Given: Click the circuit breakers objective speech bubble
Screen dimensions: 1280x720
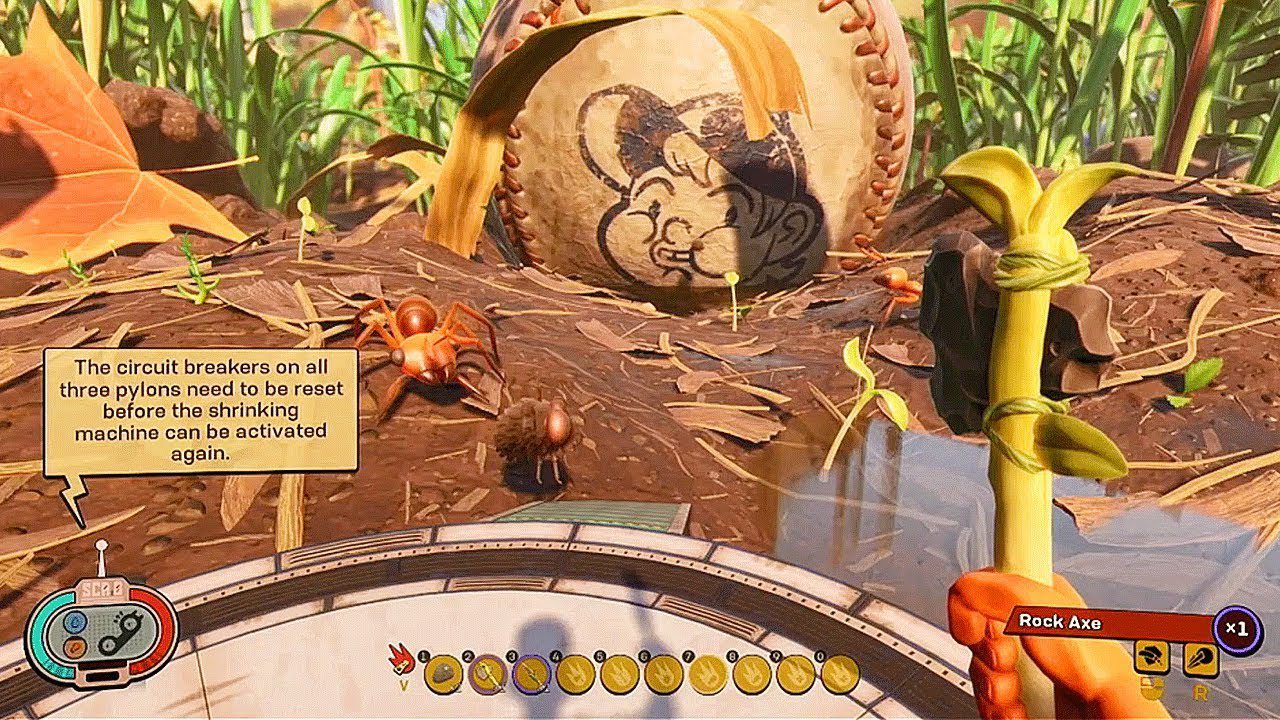Looking at the screenshot, I should pyautogui.click(x=200, y=410).
